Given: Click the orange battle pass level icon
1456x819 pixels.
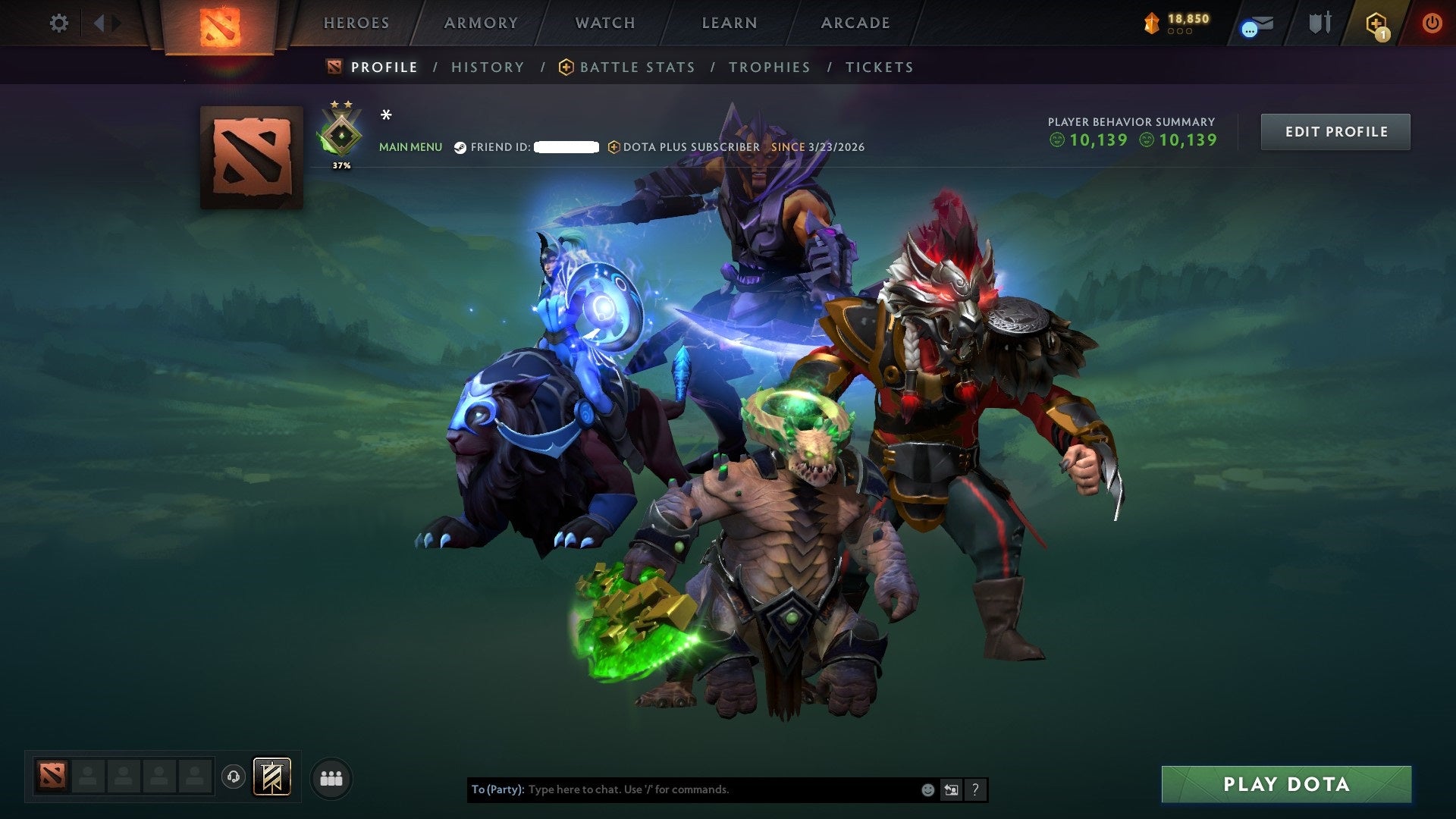Looking at the screenshot, I should pos(1152,23).
